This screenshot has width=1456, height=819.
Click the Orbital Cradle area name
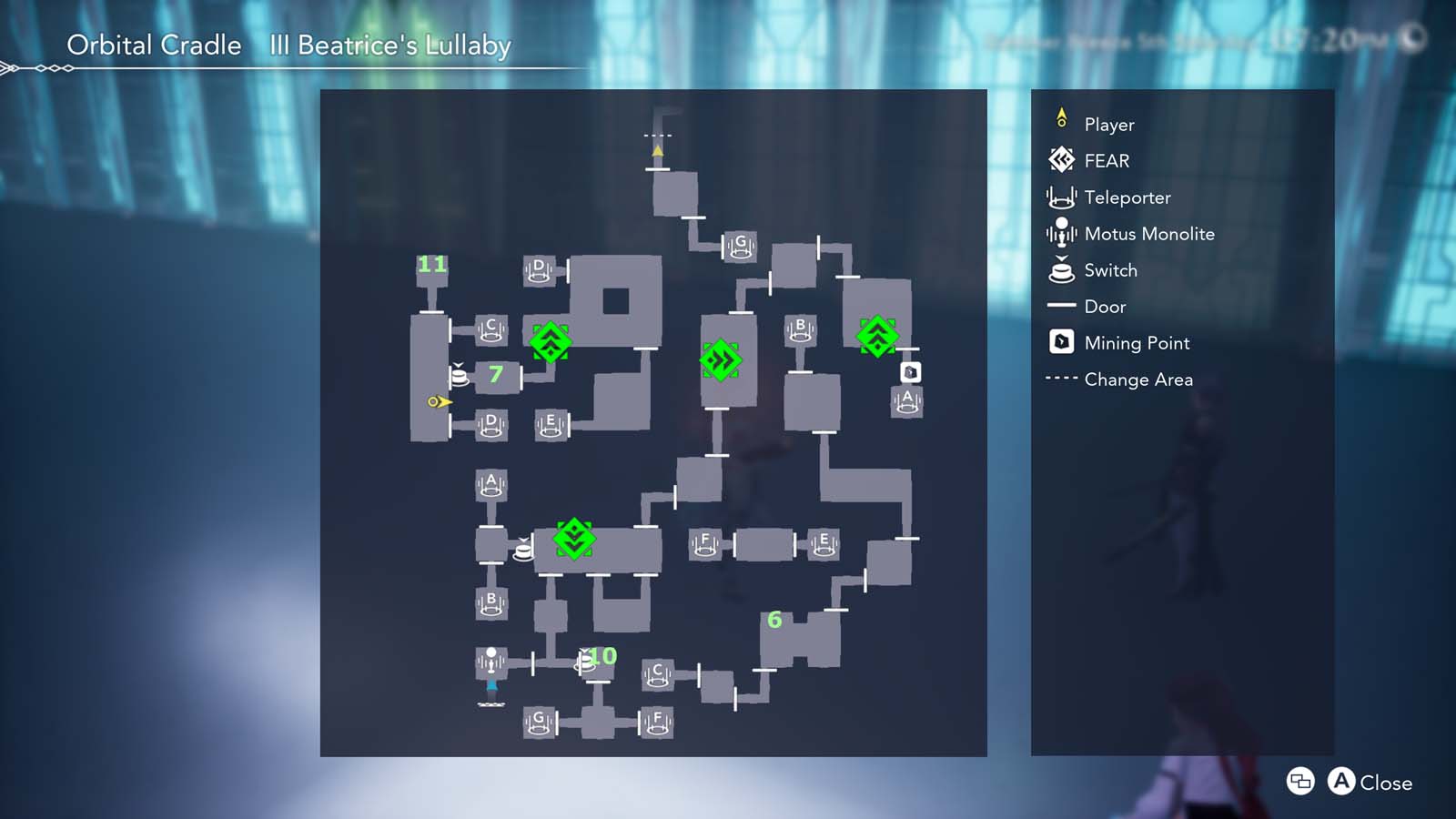[153, 45]
